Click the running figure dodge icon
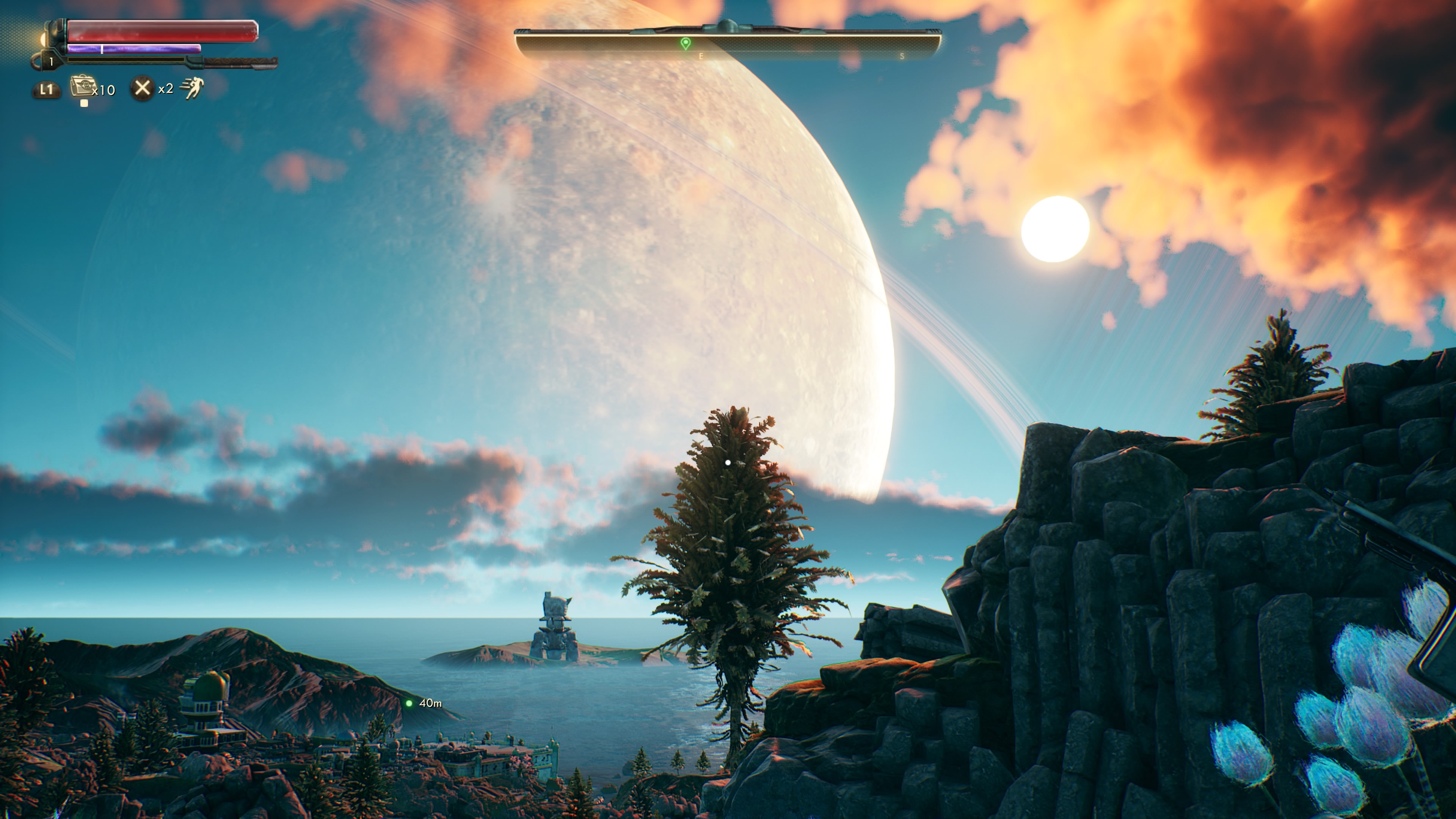The height and width of the screenshot is (819, 1456). pos(192,88)
